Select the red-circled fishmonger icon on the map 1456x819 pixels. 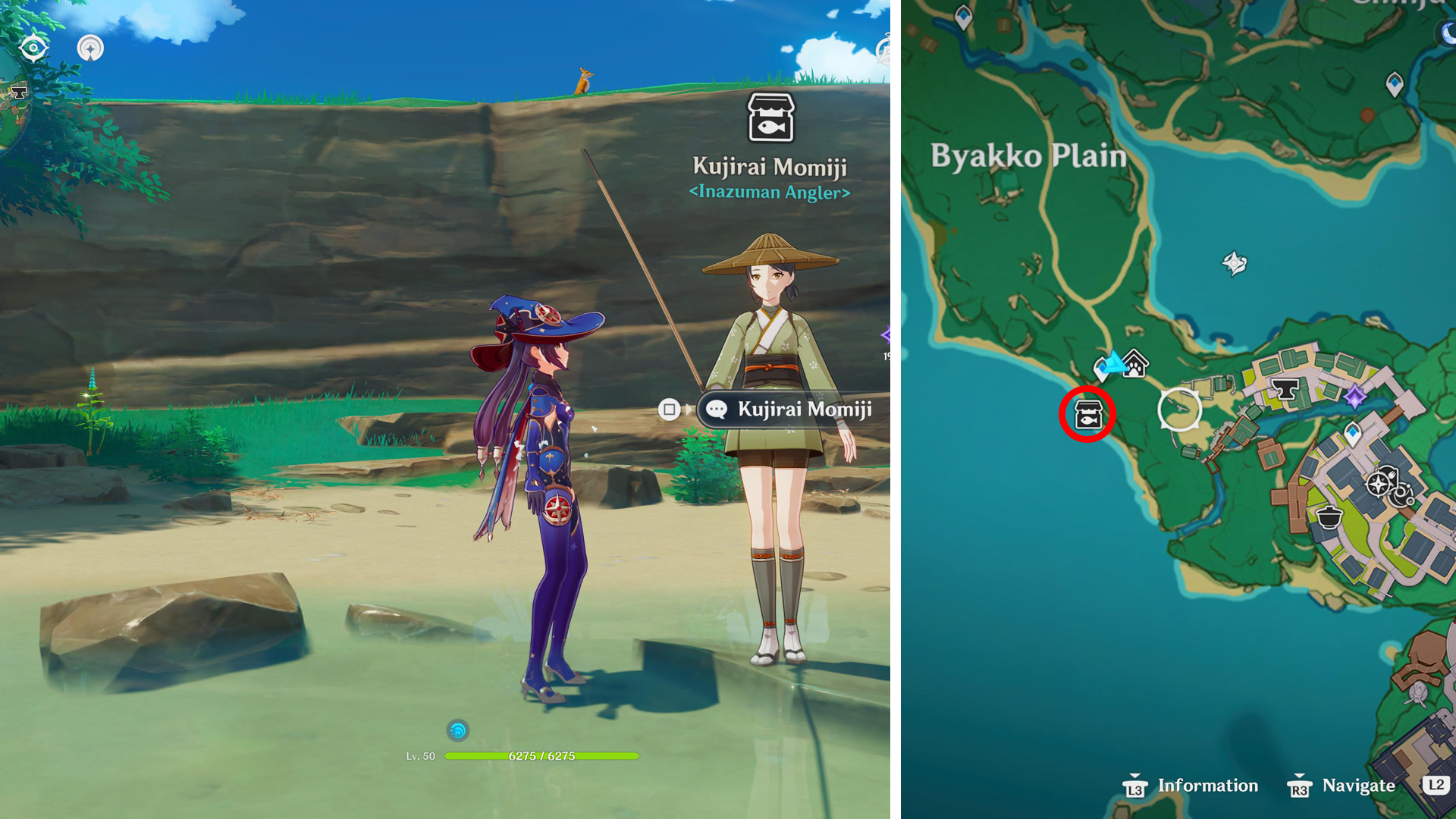click(1088, 414)
